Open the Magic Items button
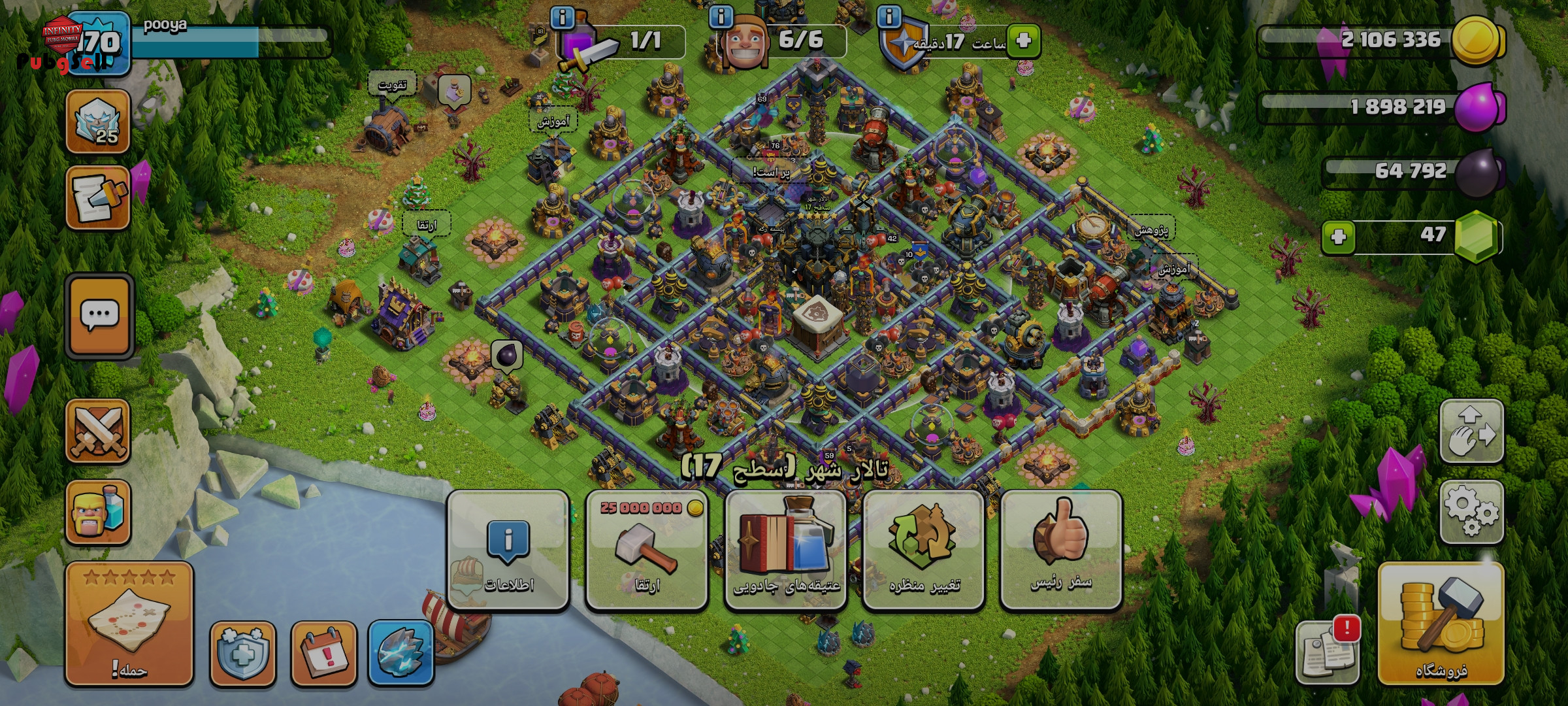Viewport: 1568px width, 706px height. pyautogui.click(x=786, y=550)
